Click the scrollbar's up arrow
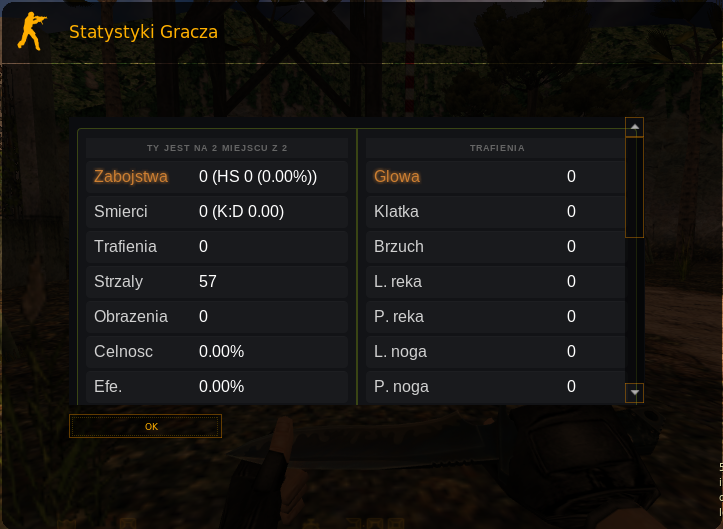The image size is (723, 529). tap(634, 127)
